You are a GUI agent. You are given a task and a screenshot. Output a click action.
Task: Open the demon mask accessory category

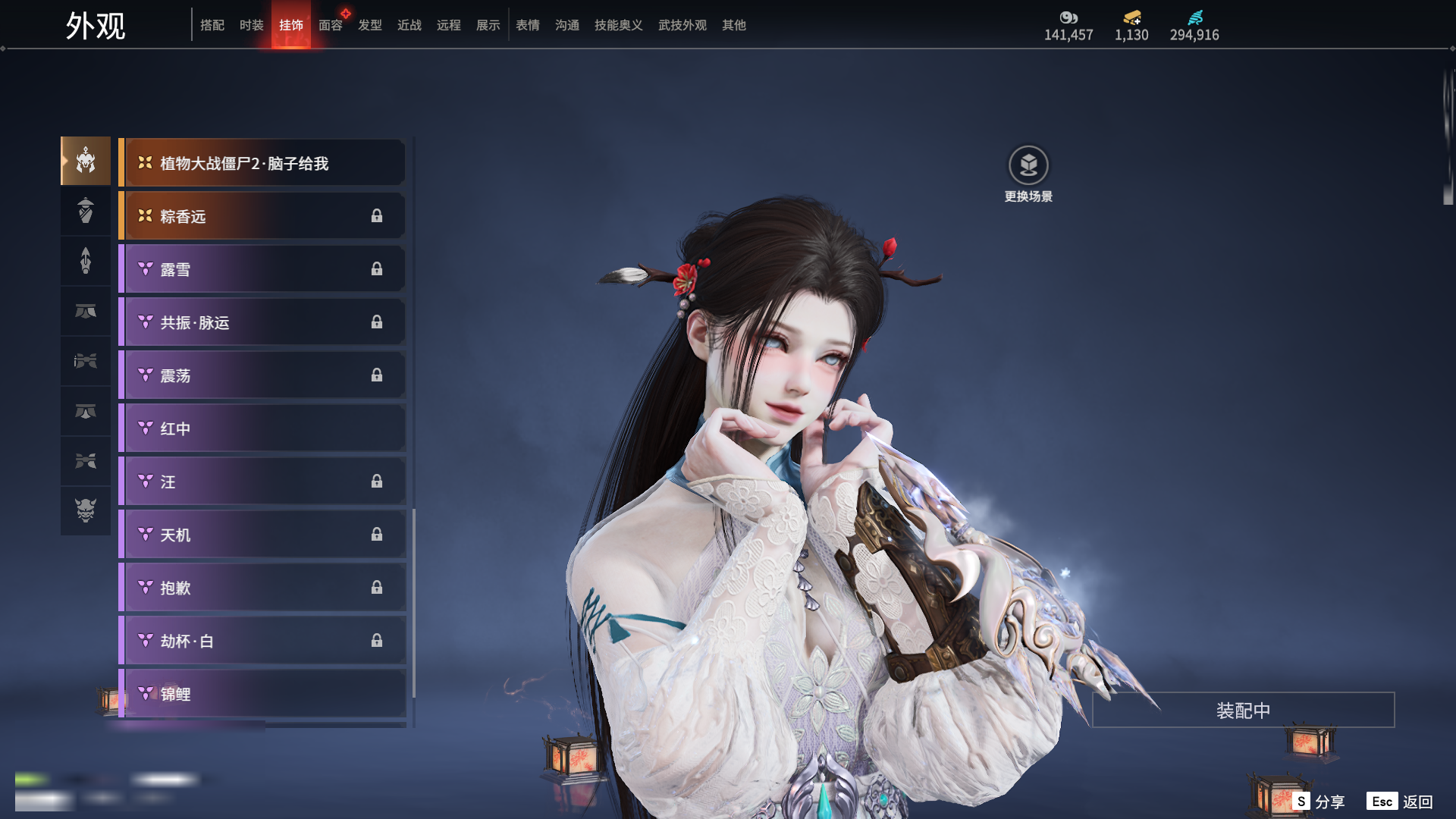pyautogui.click(x=86, y=510)
